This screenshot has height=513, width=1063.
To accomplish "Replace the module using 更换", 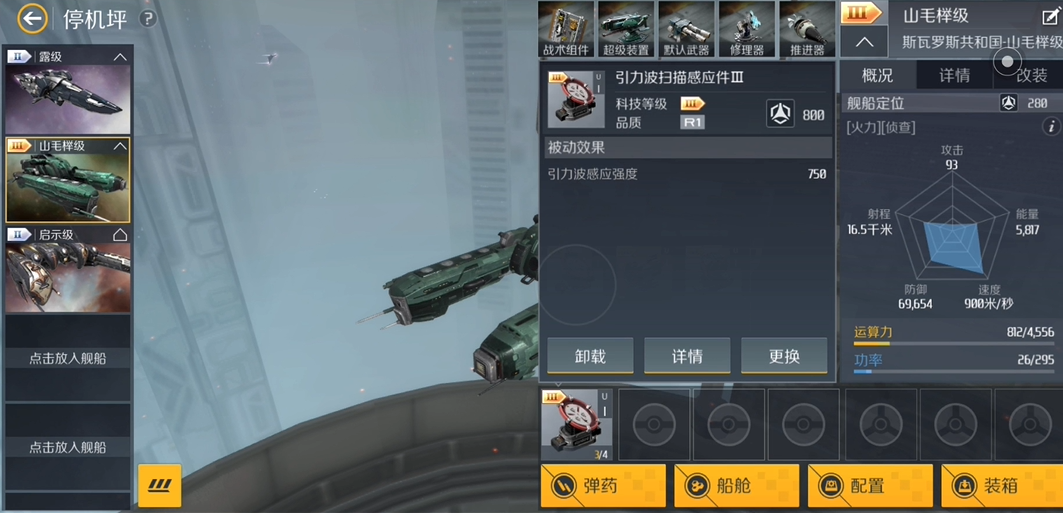I will (x=784, y=355).
